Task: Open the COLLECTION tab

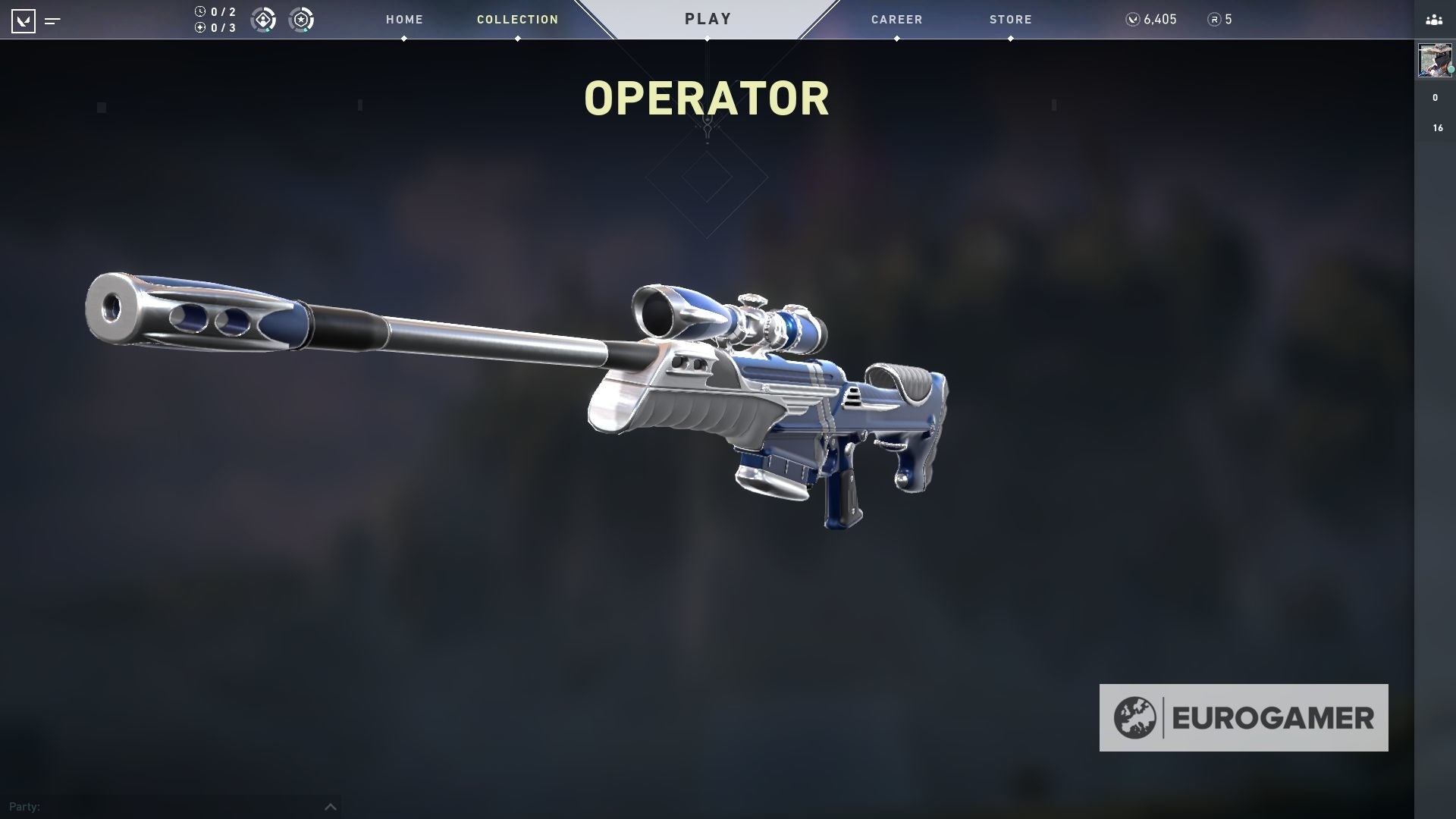Action: coord(517,19)
